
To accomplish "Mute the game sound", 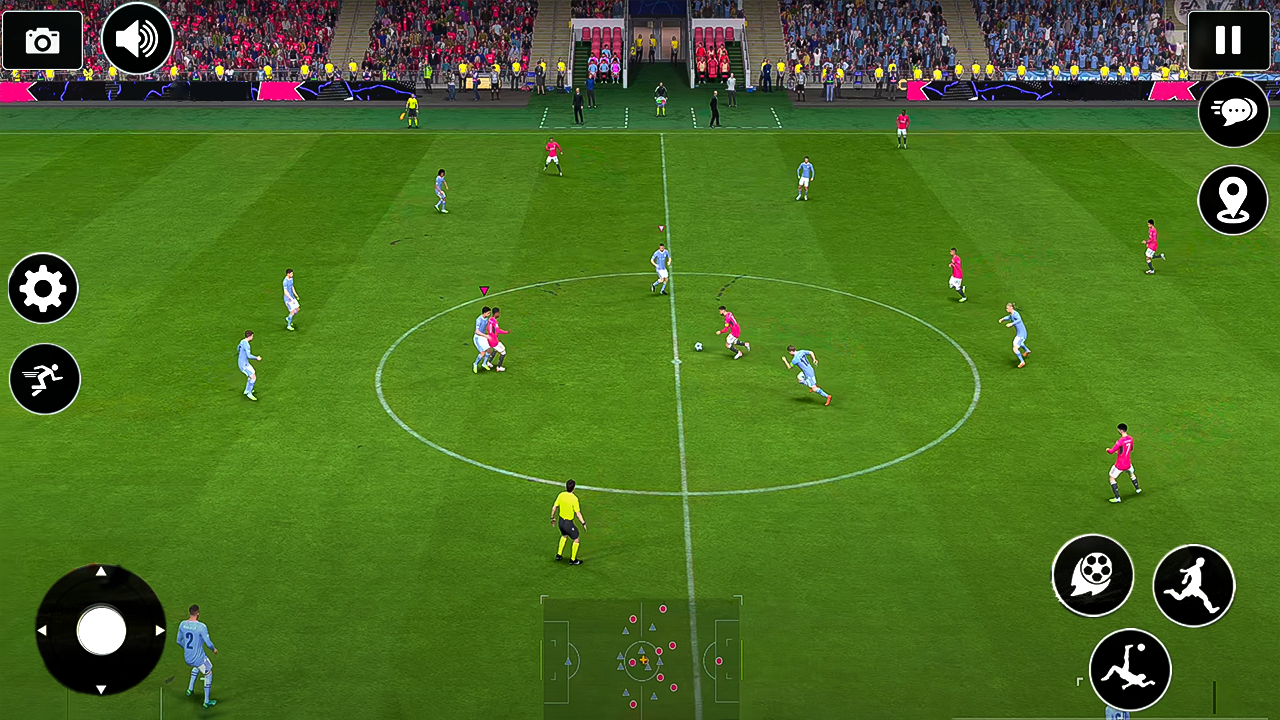I will point(137,38).
